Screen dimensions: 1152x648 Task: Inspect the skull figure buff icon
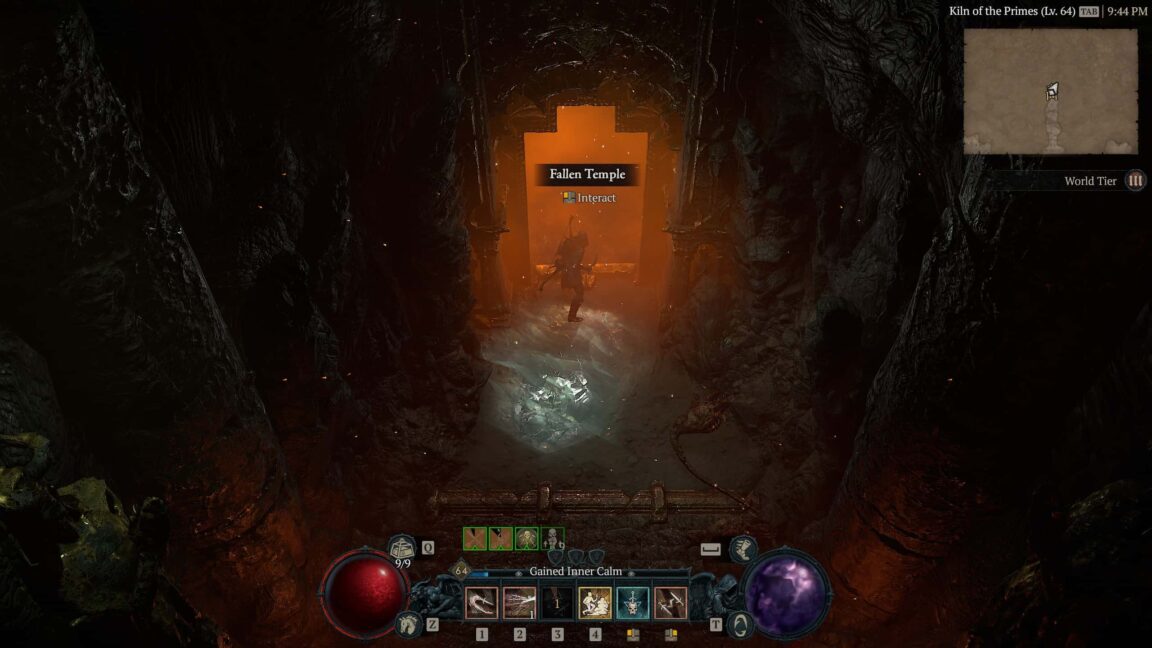pyautogui.click(x=552, y=539)
